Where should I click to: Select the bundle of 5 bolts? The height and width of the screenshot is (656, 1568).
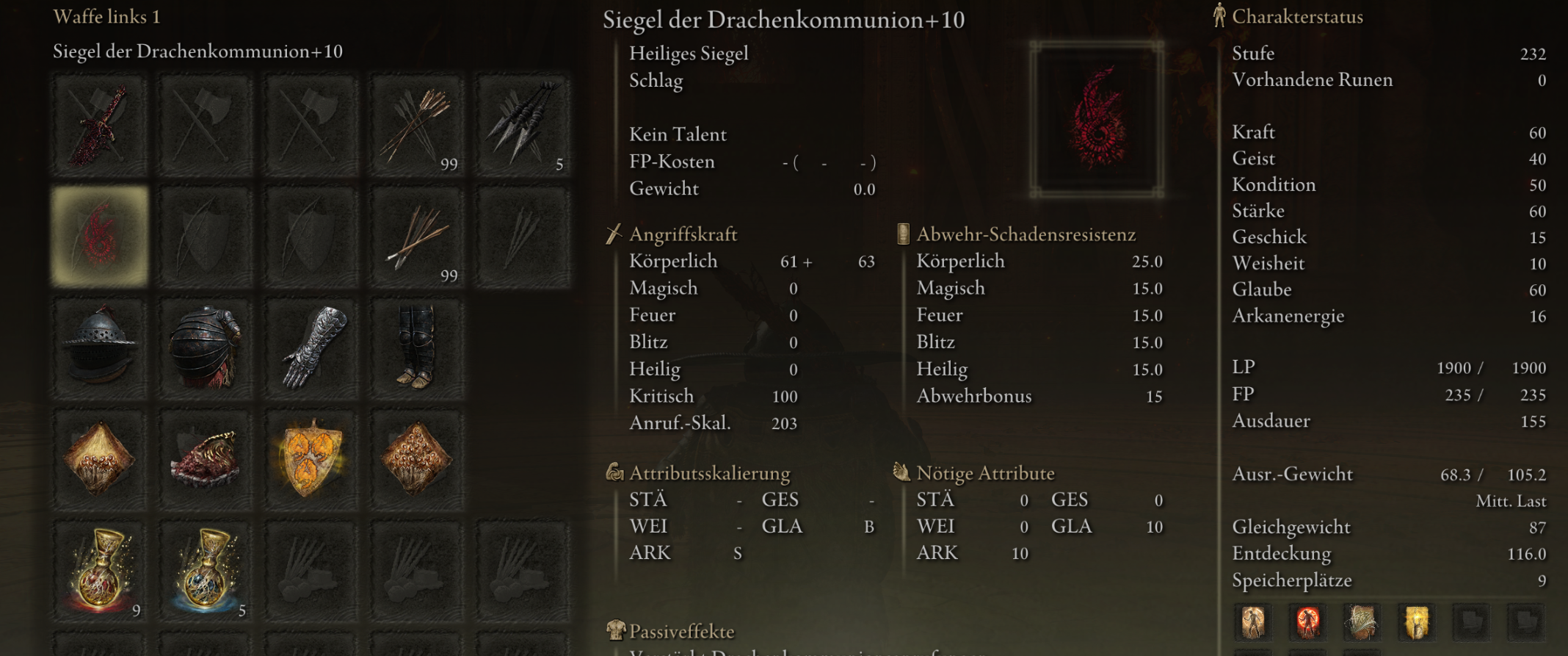(x=523, y=125)
